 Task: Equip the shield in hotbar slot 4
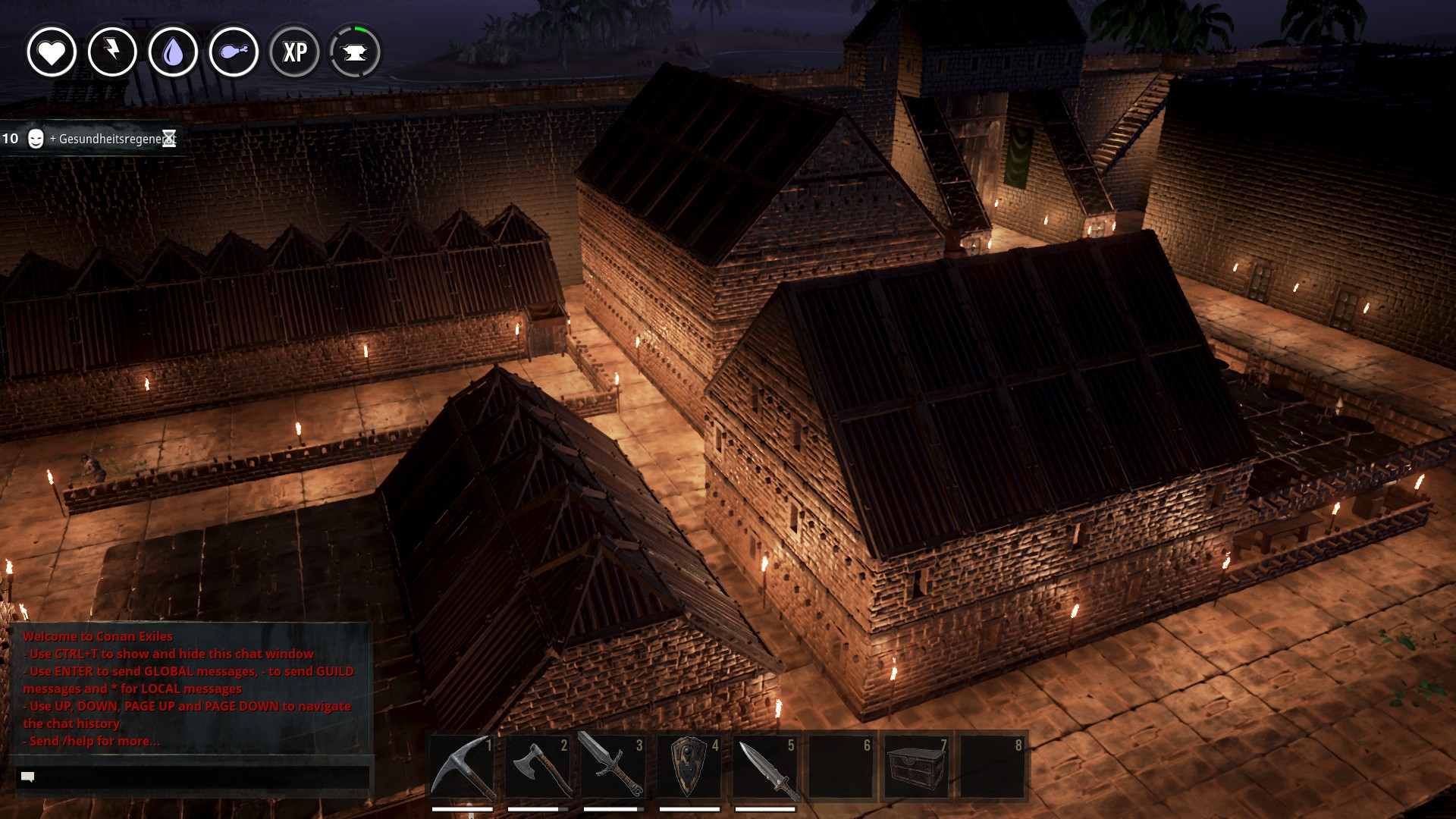(689, 767)
